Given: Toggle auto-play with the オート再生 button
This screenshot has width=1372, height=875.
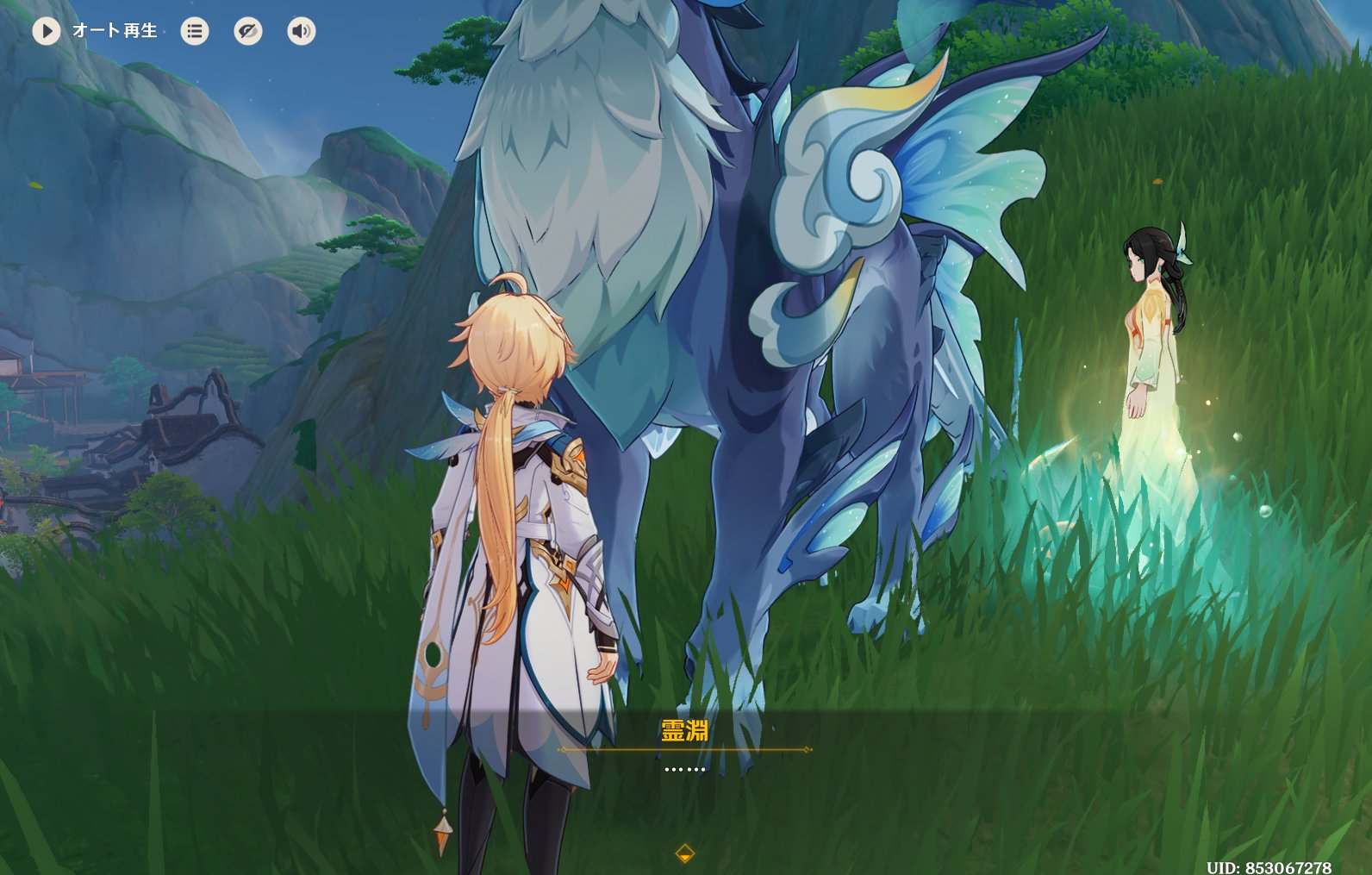Looking at the screenshot, I should [47, 31].
